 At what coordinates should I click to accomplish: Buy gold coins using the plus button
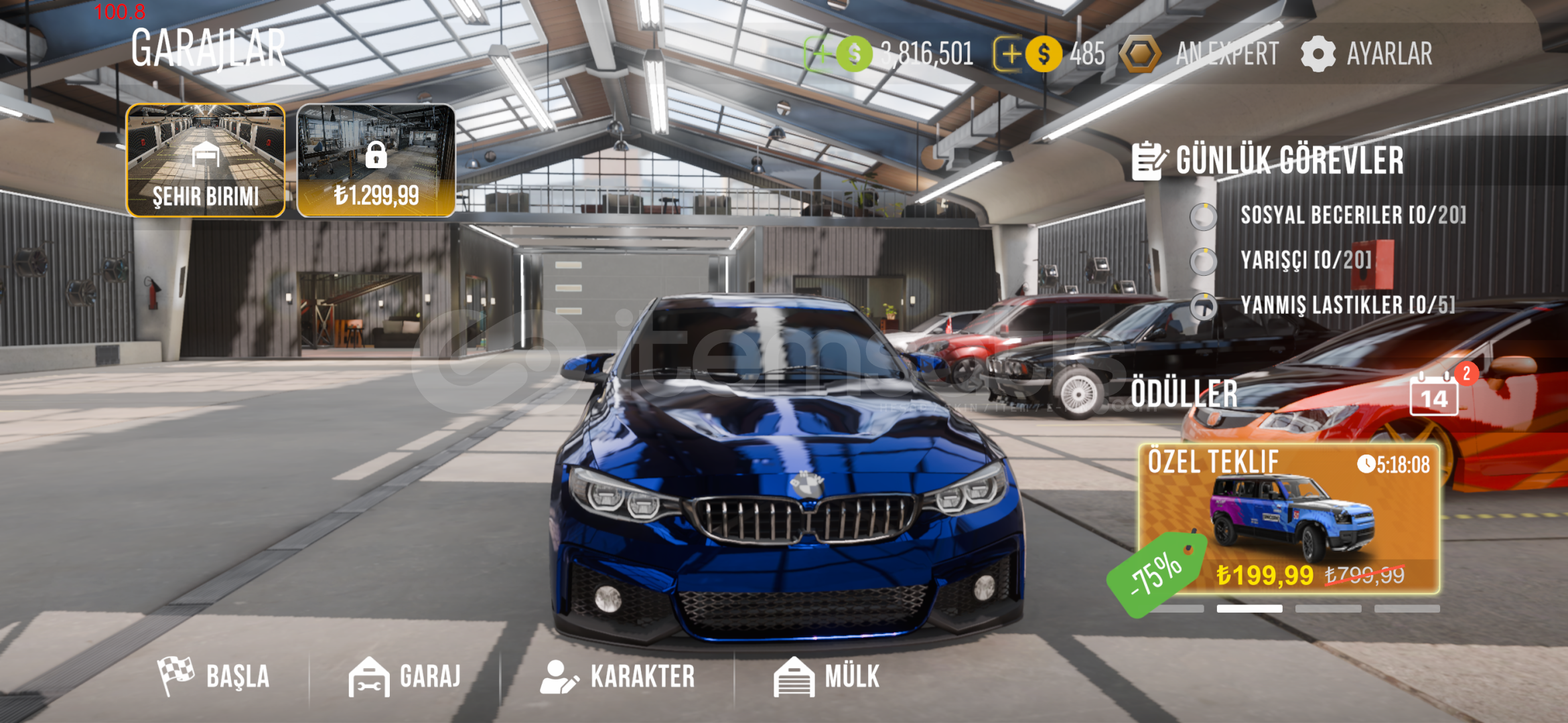coord(1009,54)
